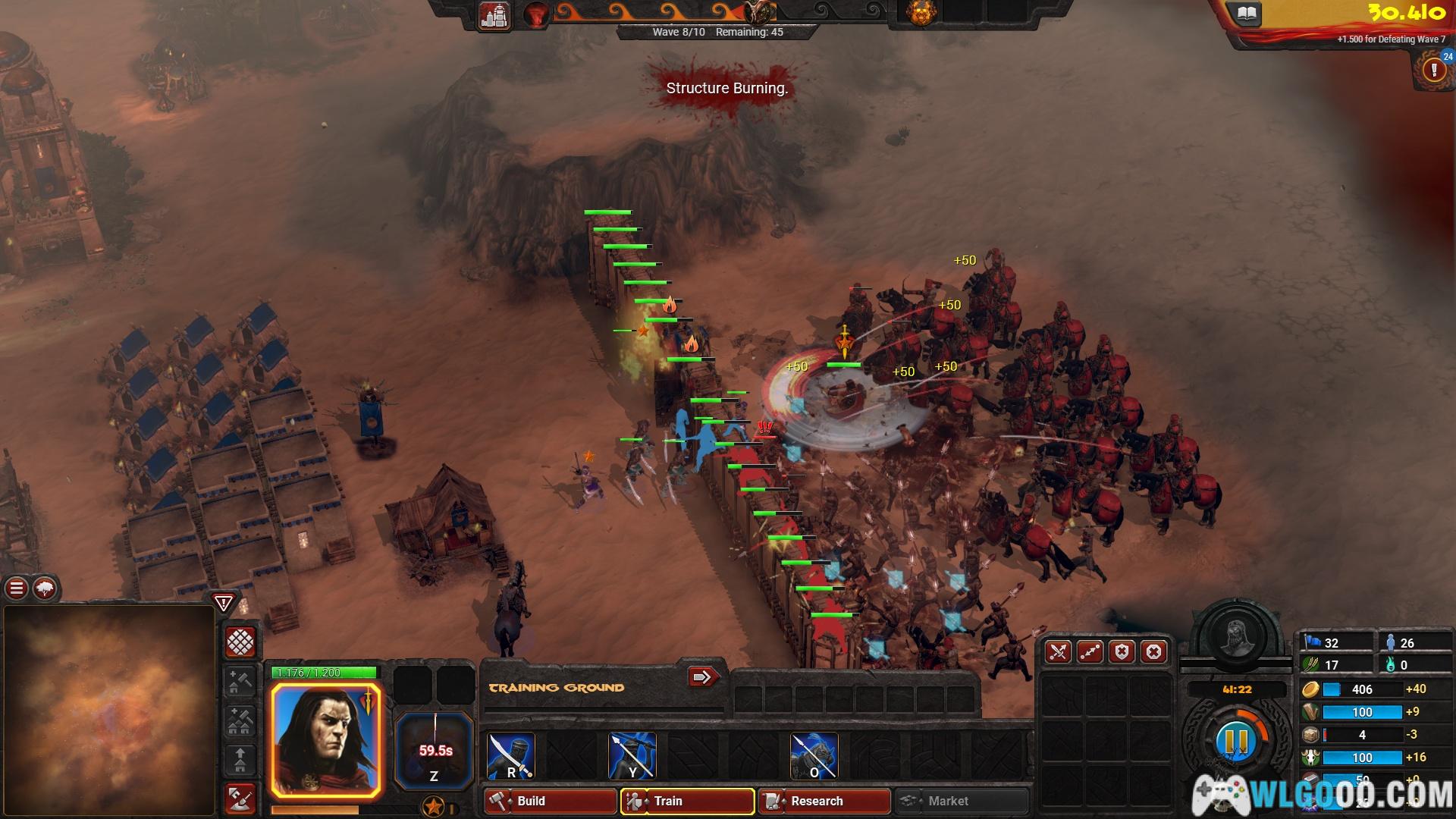Open the notifications alert with badge 24
Image resolution: width=1456 pixels, height=819 pixels.
(1433, 70)
